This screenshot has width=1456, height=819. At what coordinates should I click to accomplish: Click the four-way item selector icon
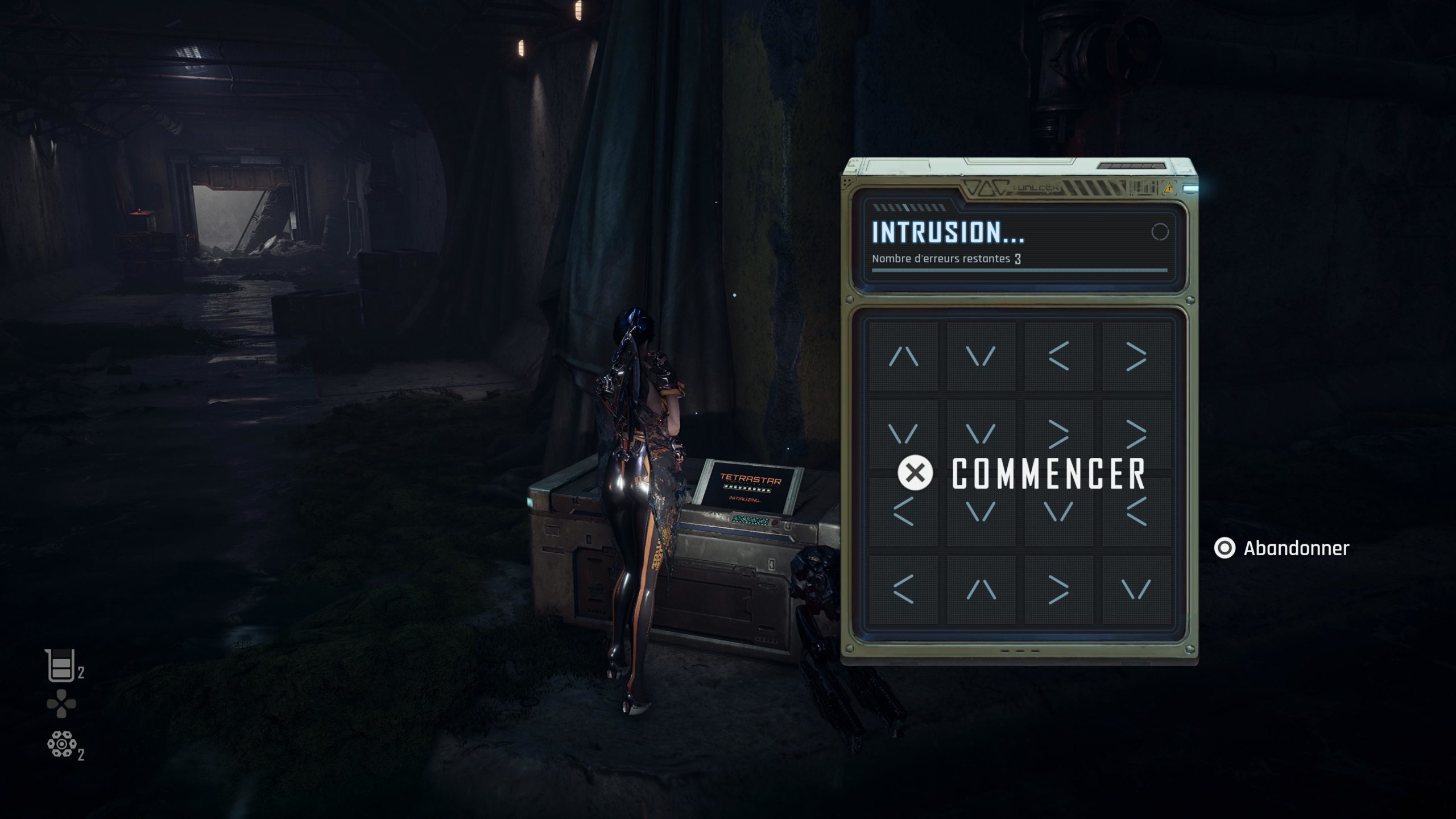pos(61,704)
